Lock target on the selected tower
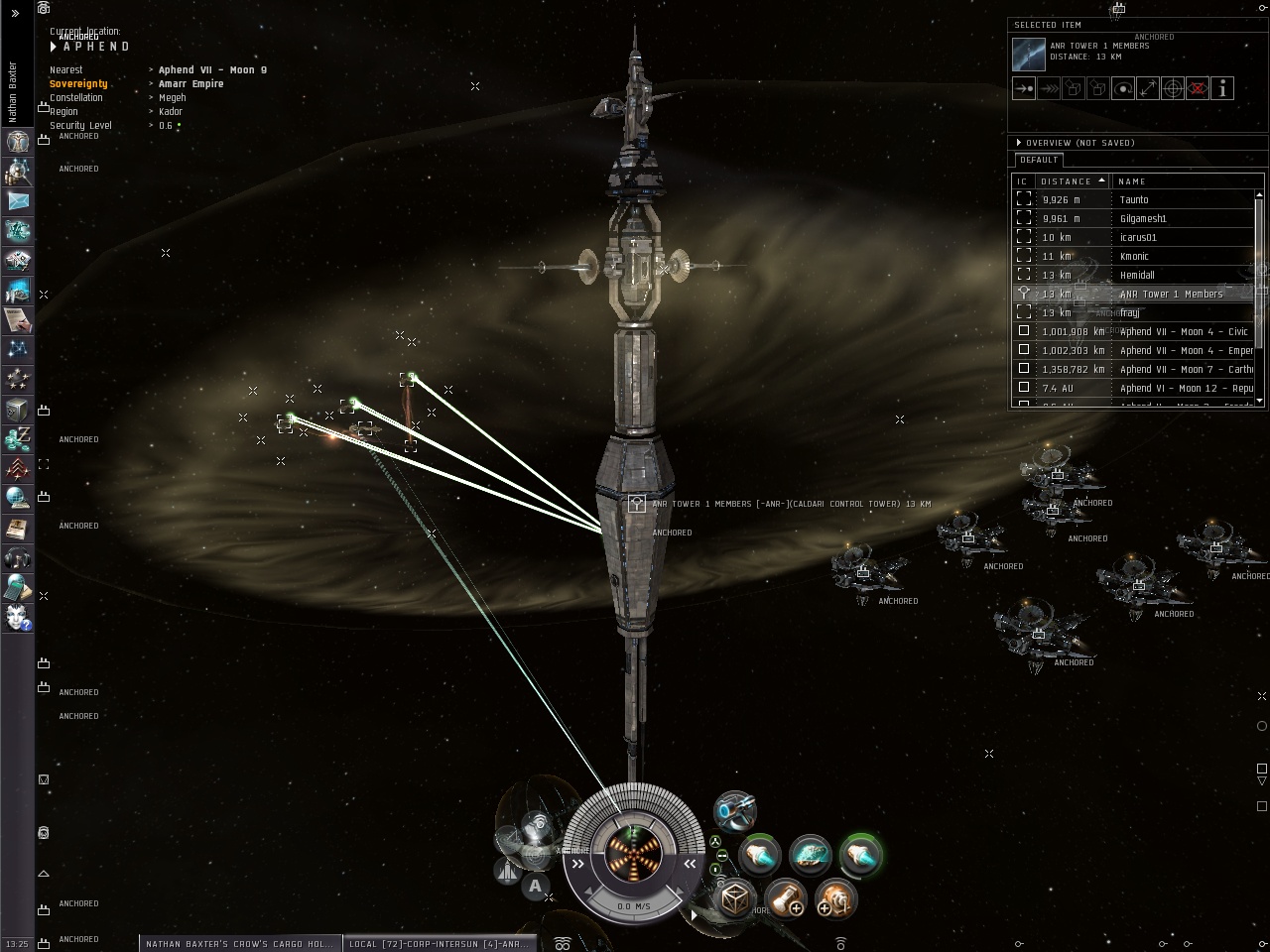Image resolution: width=1270 pixels, height=952 pixels. (1172, 88)
